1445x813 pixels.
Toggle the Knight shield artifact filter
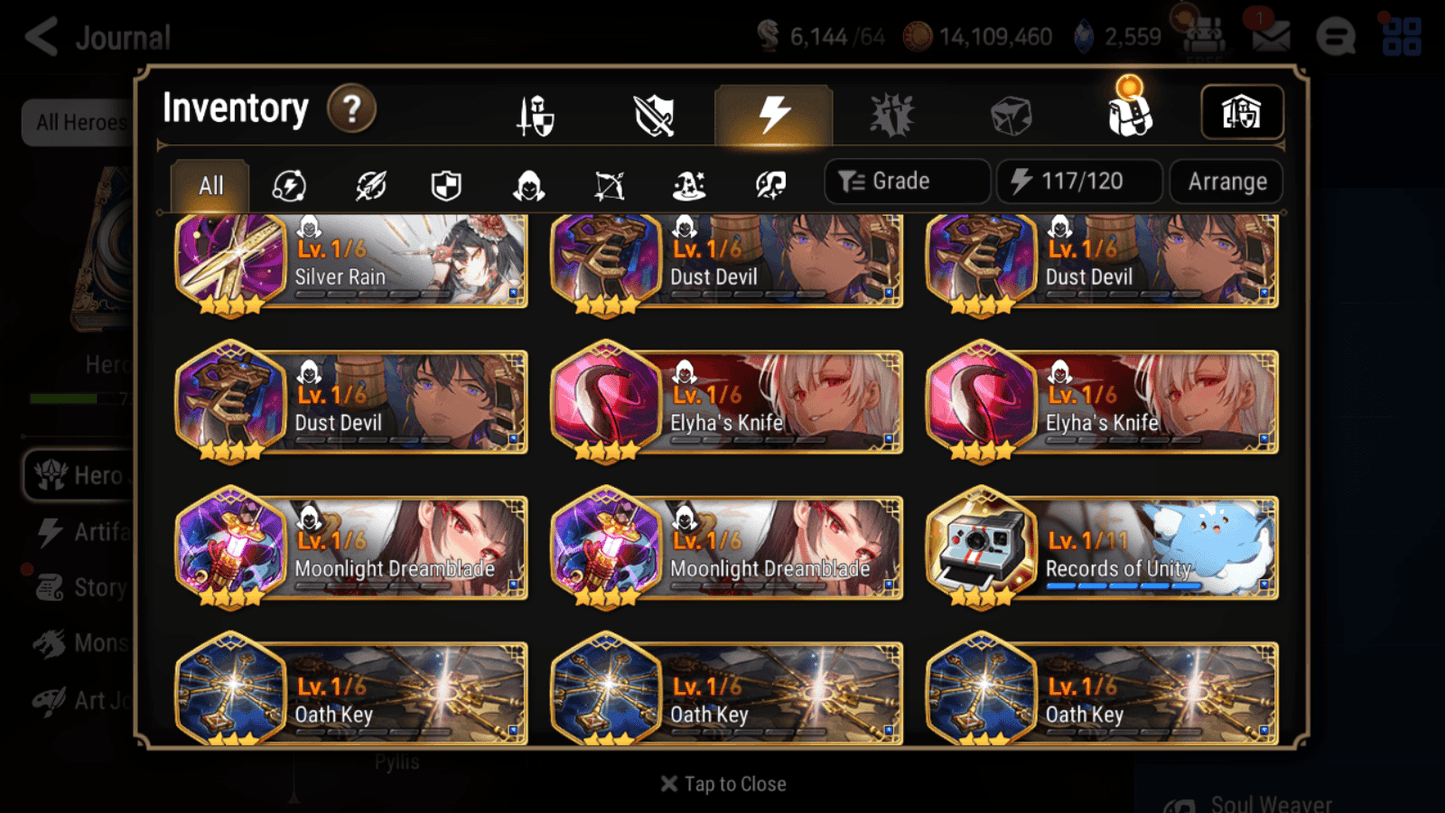pos(447,185)
